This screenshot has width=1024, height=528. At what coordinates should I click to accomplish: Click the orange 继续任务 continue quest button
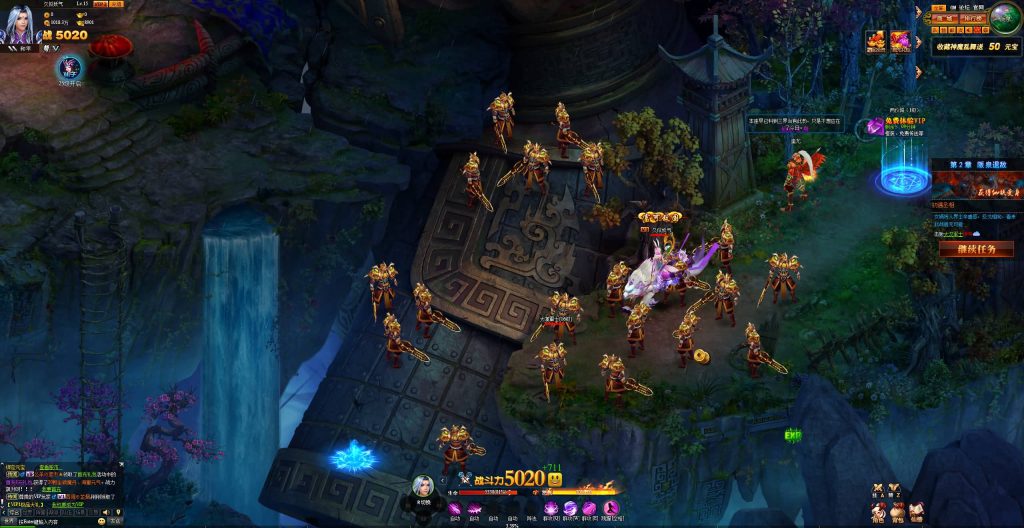click(x=976, y=249)
